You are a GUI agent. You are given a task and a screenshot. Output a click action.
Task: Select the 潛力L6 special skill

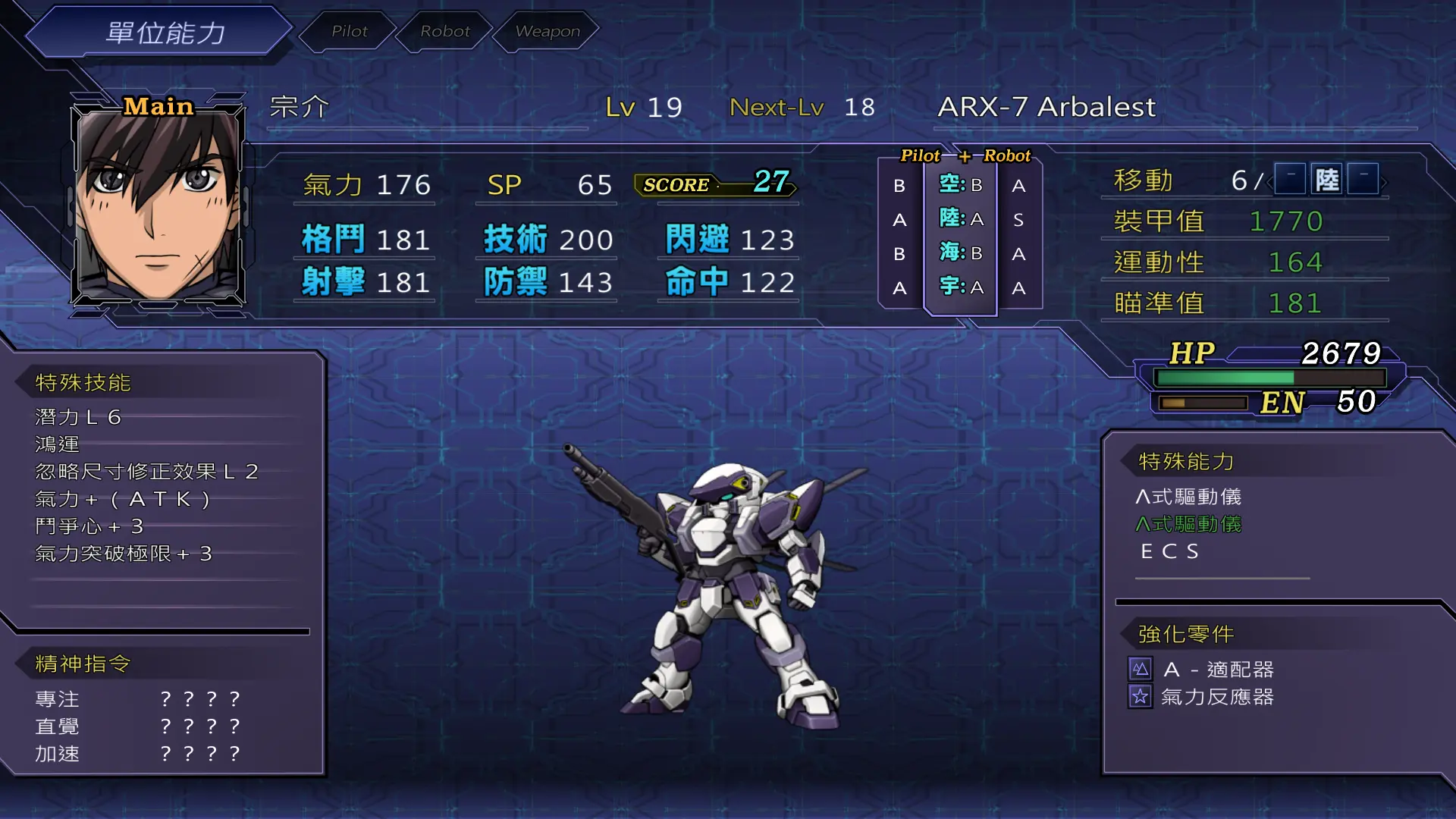tap(78, 417)
